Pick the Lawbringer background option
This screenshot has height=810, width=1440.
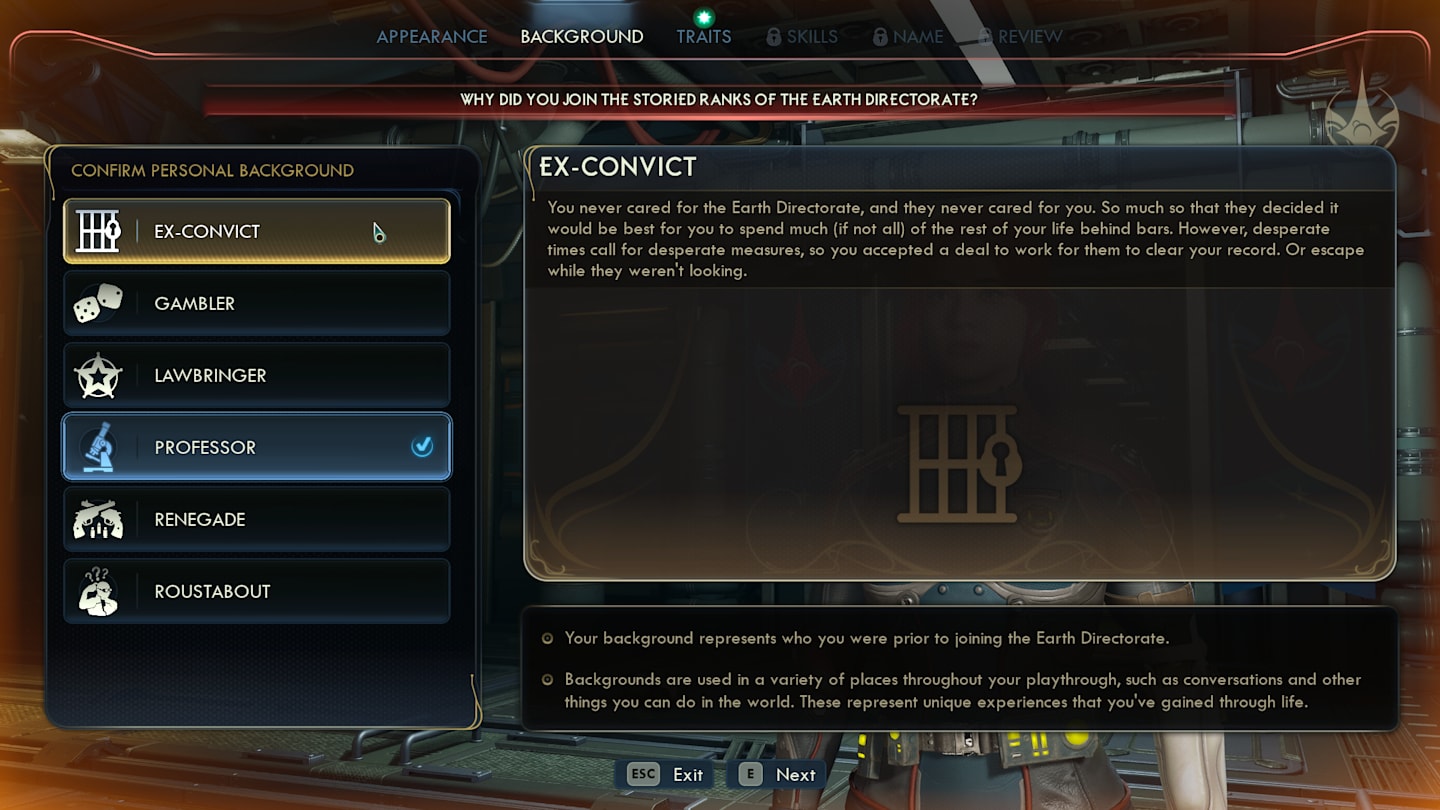click(x=256, y=375)
